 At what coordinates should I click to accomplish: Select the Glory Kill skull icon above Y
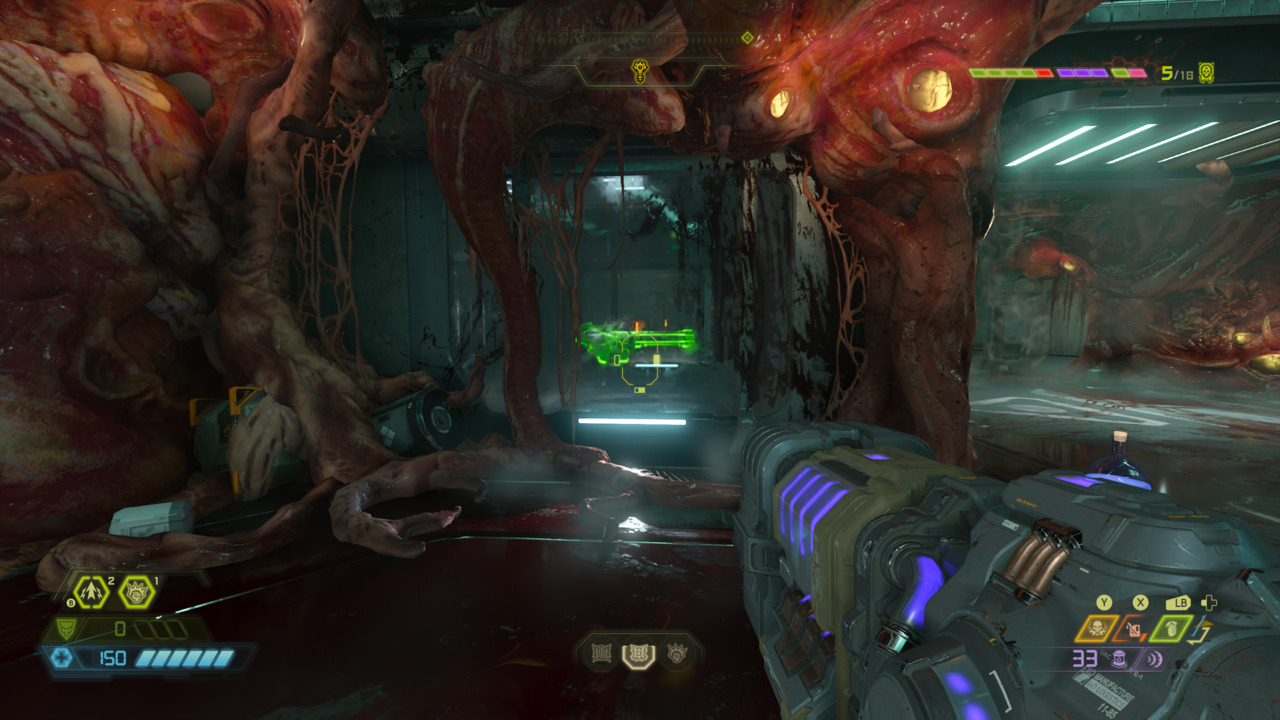[x=1095, y=627]
